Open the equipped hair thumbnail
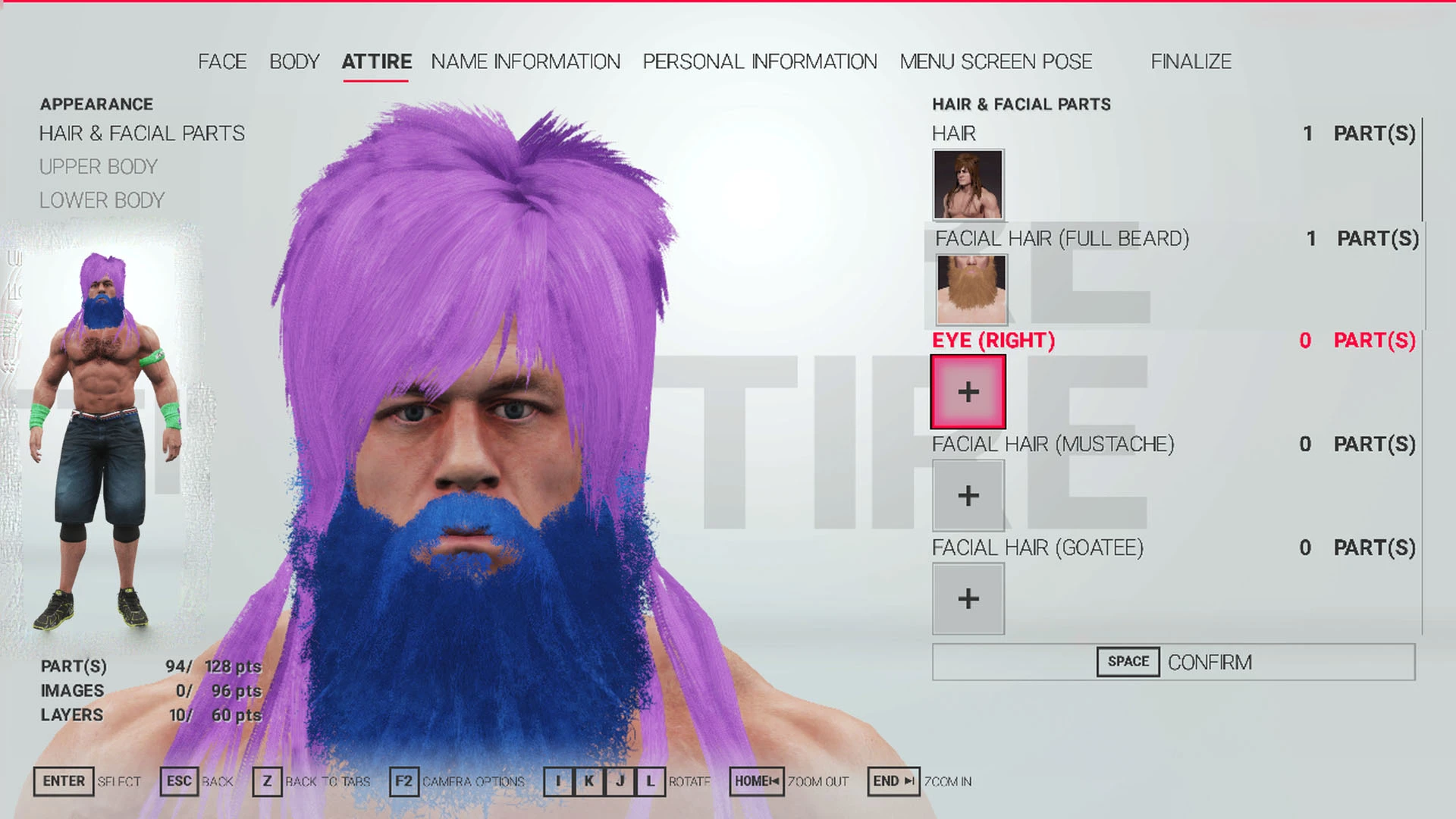The height and width of the screenshot is (819, 1456). (968, 182)
